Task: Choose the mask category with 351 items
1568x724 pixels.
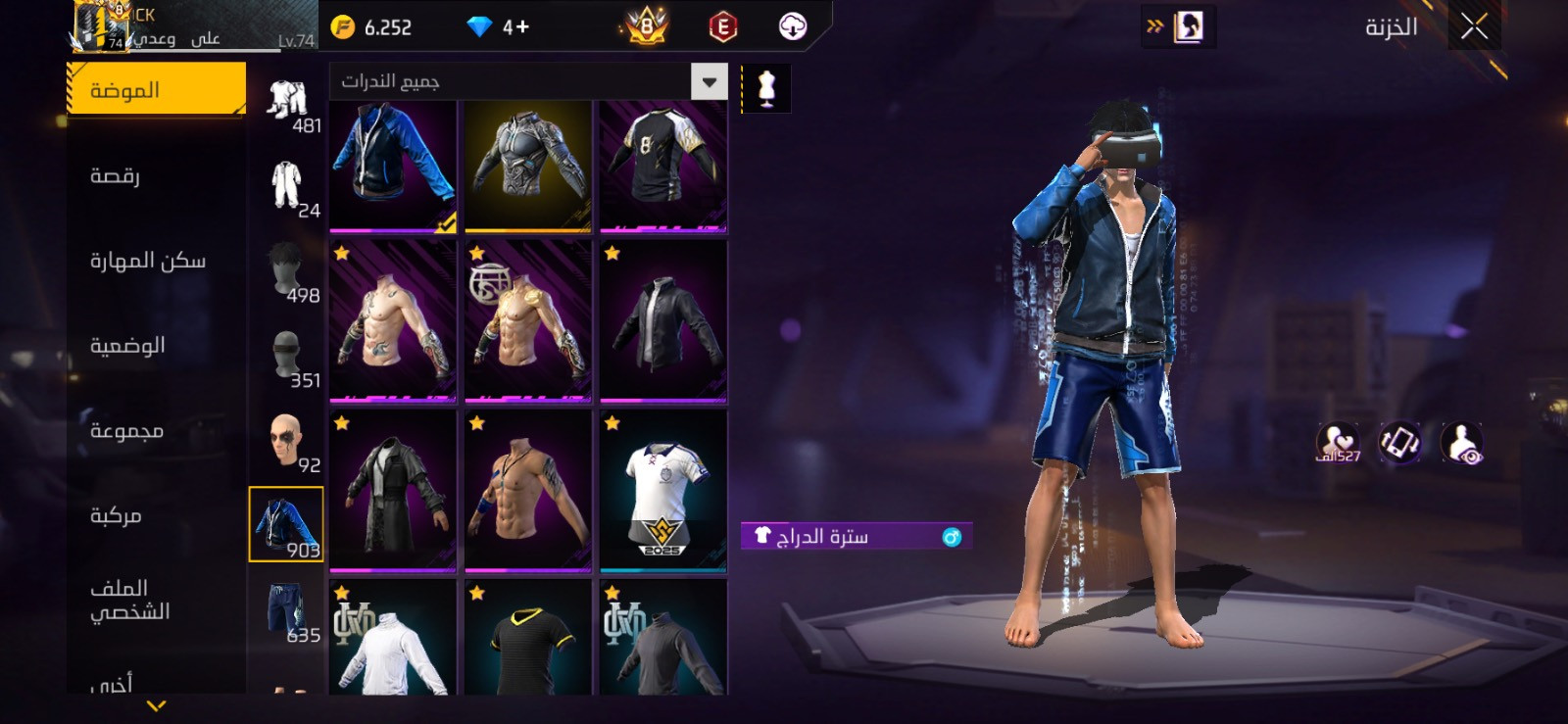Action: point(286,355)
